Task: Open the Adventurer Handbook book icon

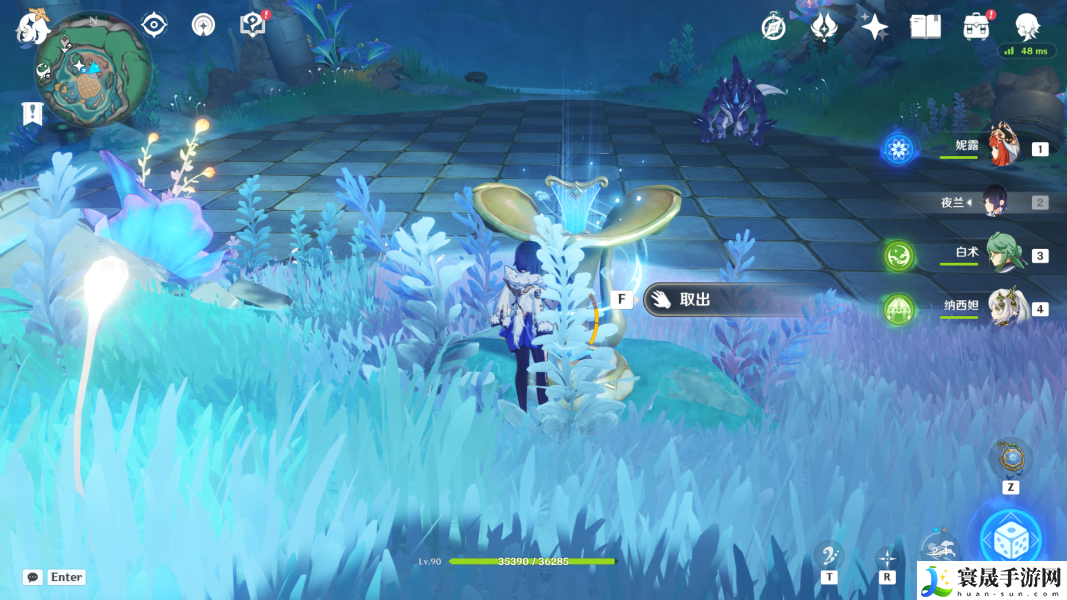Action: [x=926, y=27]
